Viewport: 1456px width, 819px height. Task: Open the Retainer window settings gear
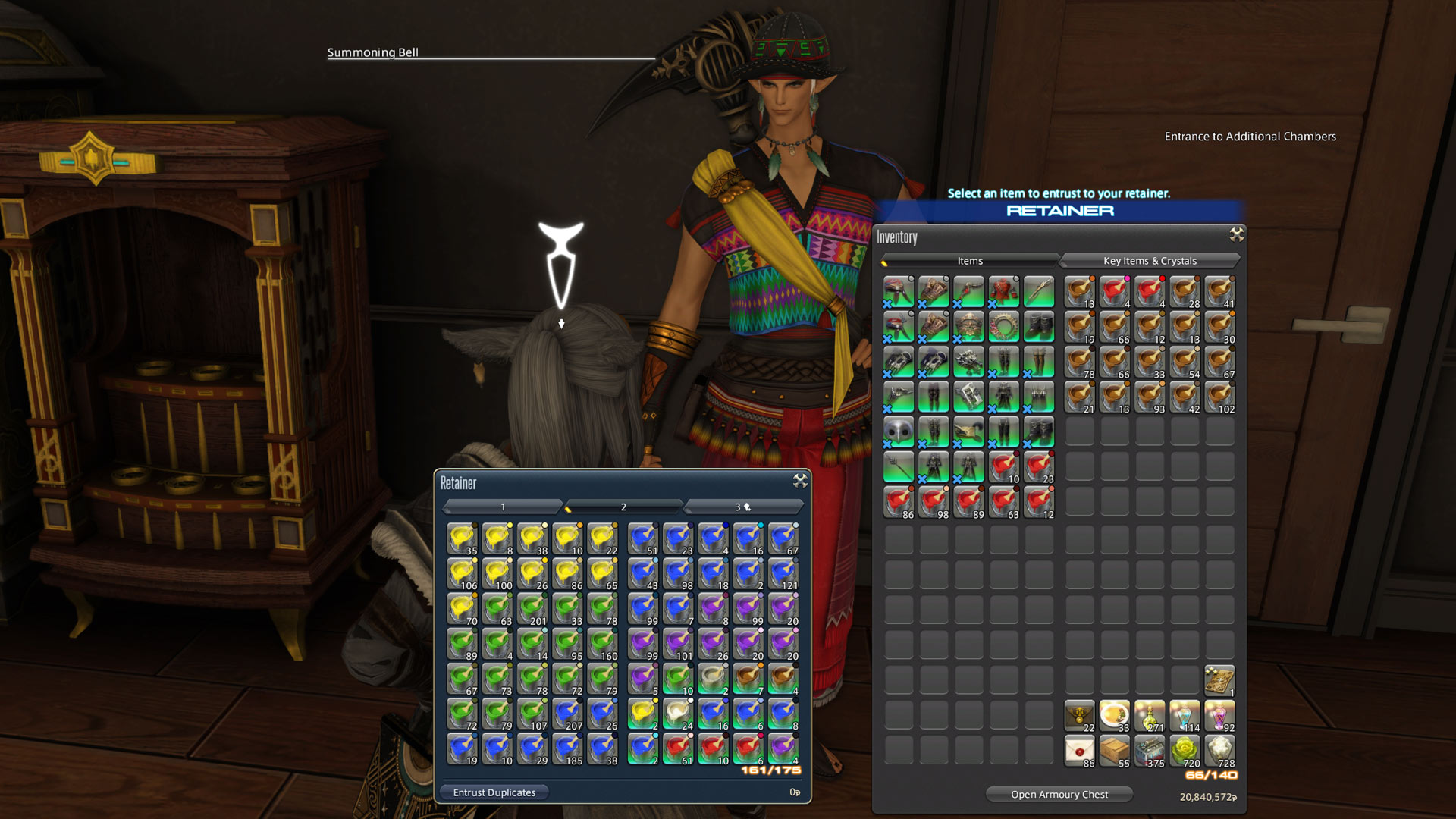click(x=800, y=481)
